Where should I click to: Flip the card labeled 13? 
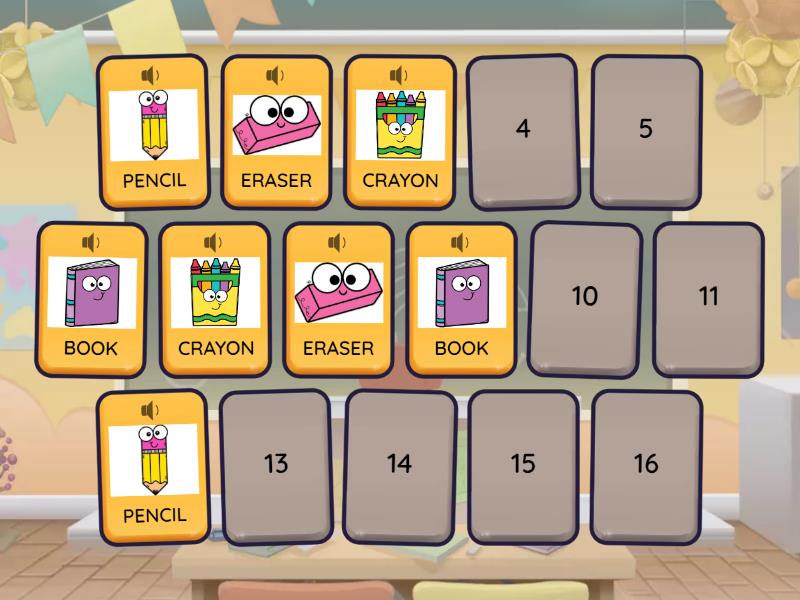(x=276, y=465)
